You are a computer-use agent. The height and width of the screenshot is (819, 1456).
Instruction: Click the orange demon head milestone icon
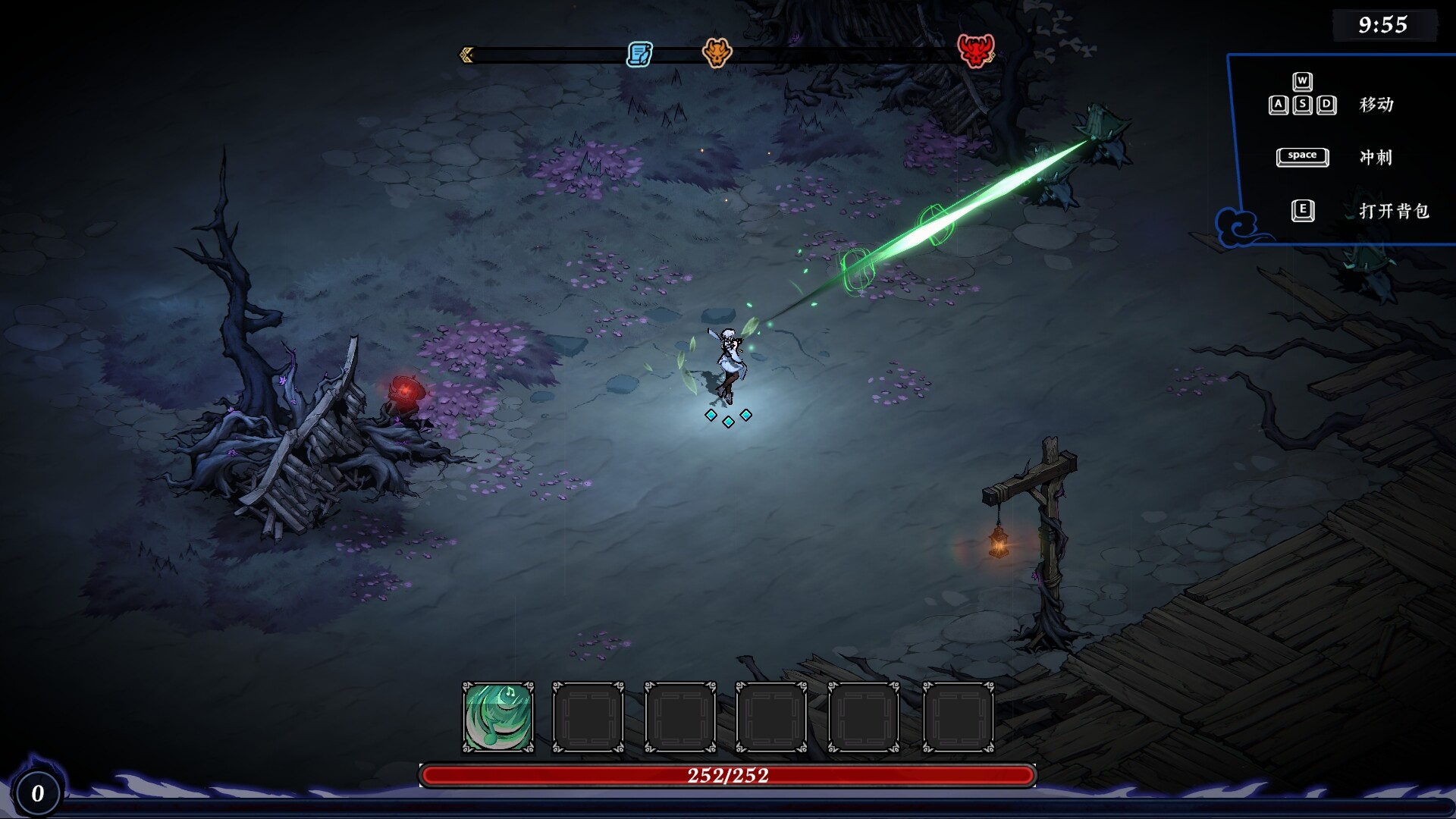click(x=719, y=54)
